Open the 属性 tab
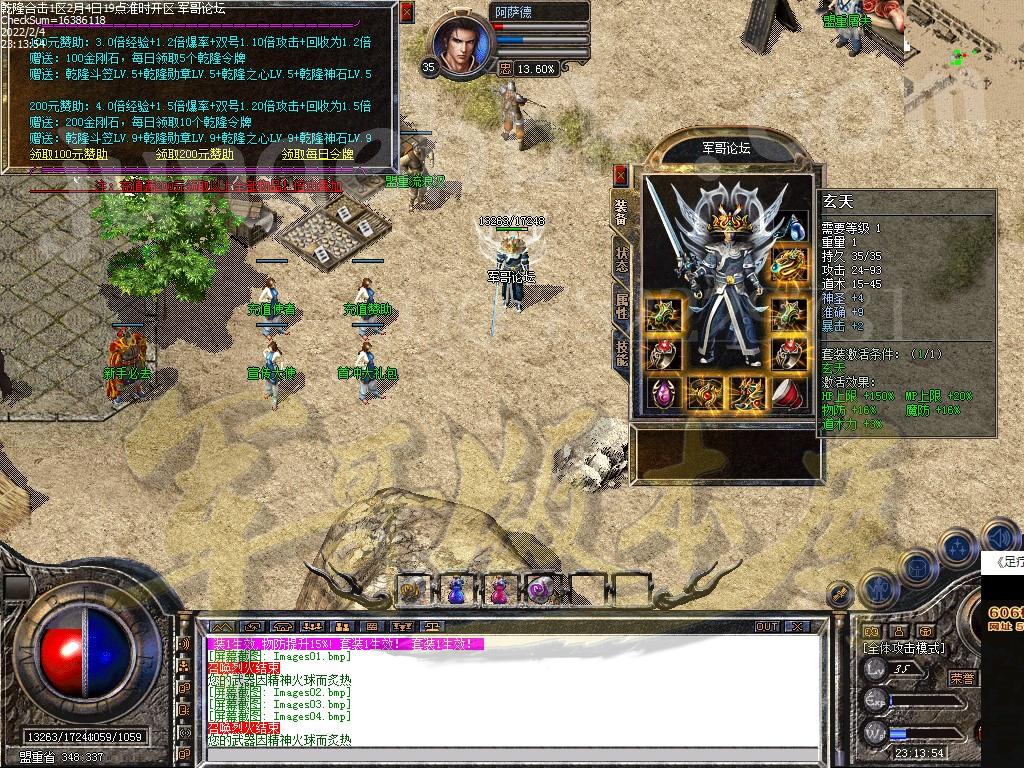Screen dimensions: 1024x768 (x=621, y=305)
